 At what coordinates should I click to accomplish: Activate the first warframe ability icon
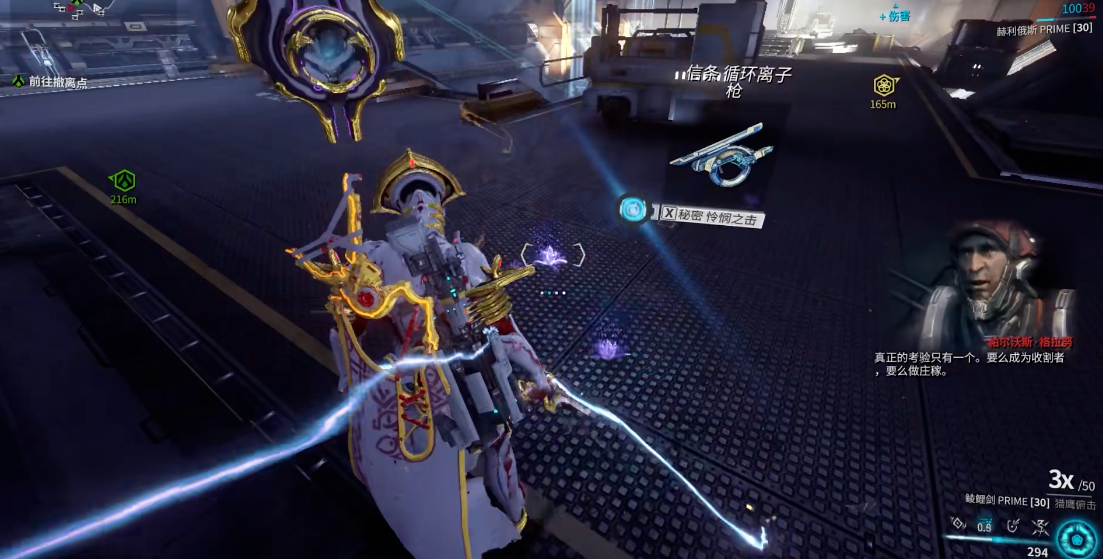click(957, 523)
